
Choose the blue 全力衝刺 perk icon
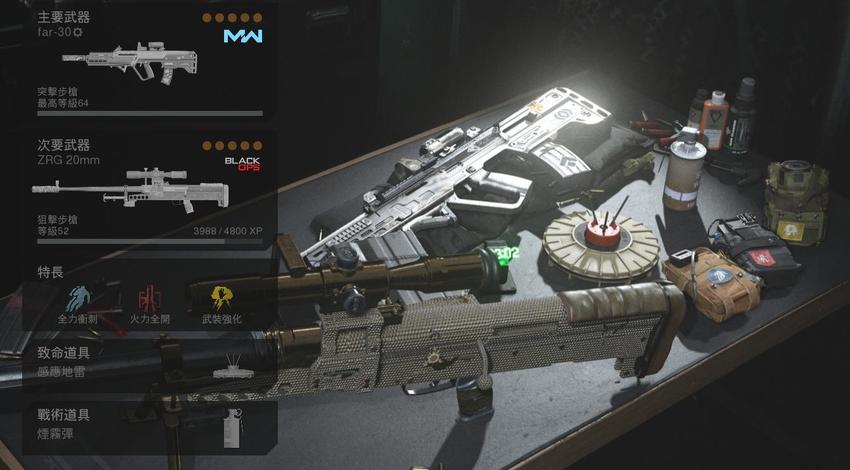pyautogui.click(x=78, y=298)
